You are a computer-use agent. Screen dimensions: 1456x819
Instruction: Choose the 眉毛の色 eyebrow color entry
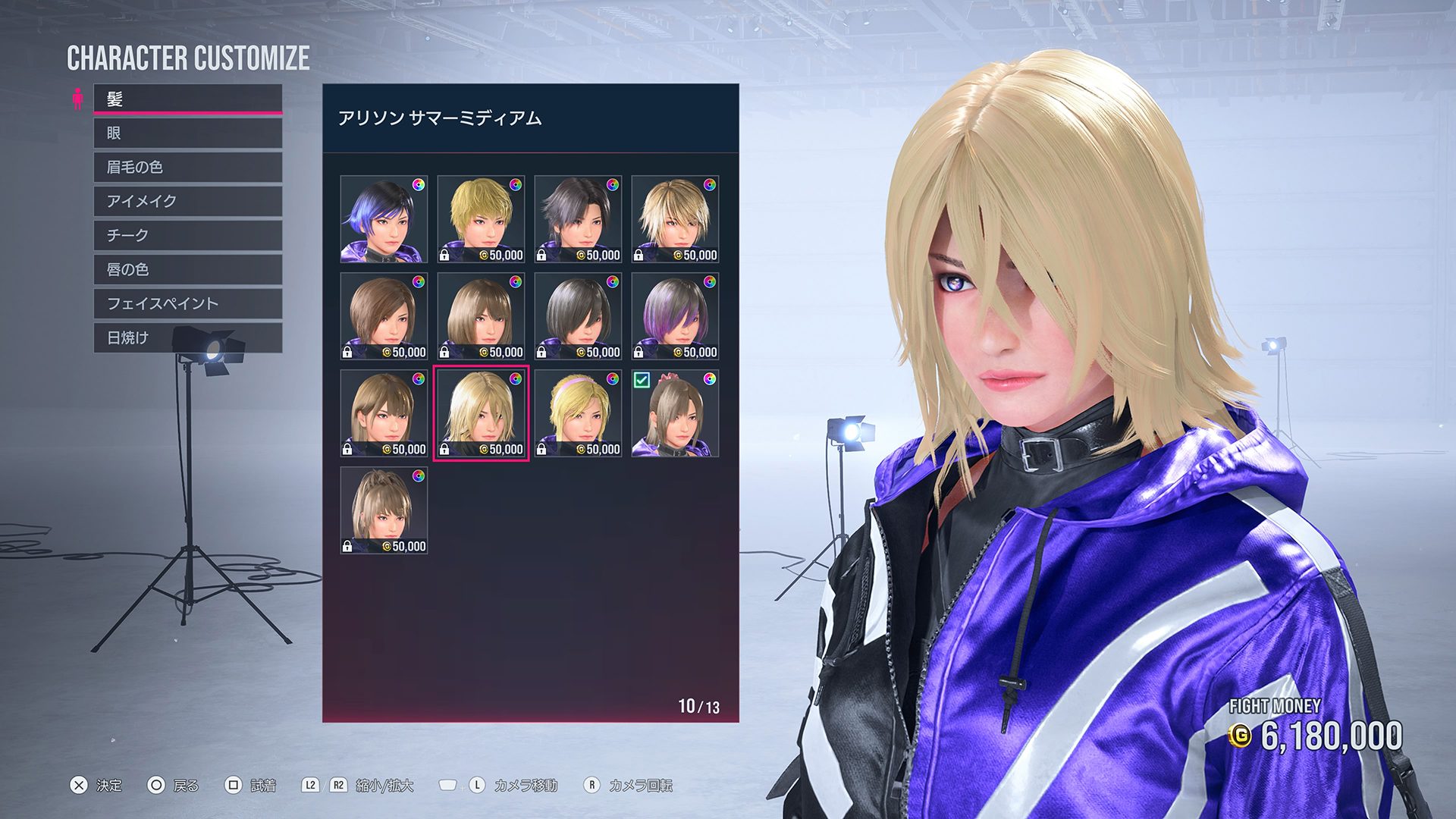(x=187, y=168)
